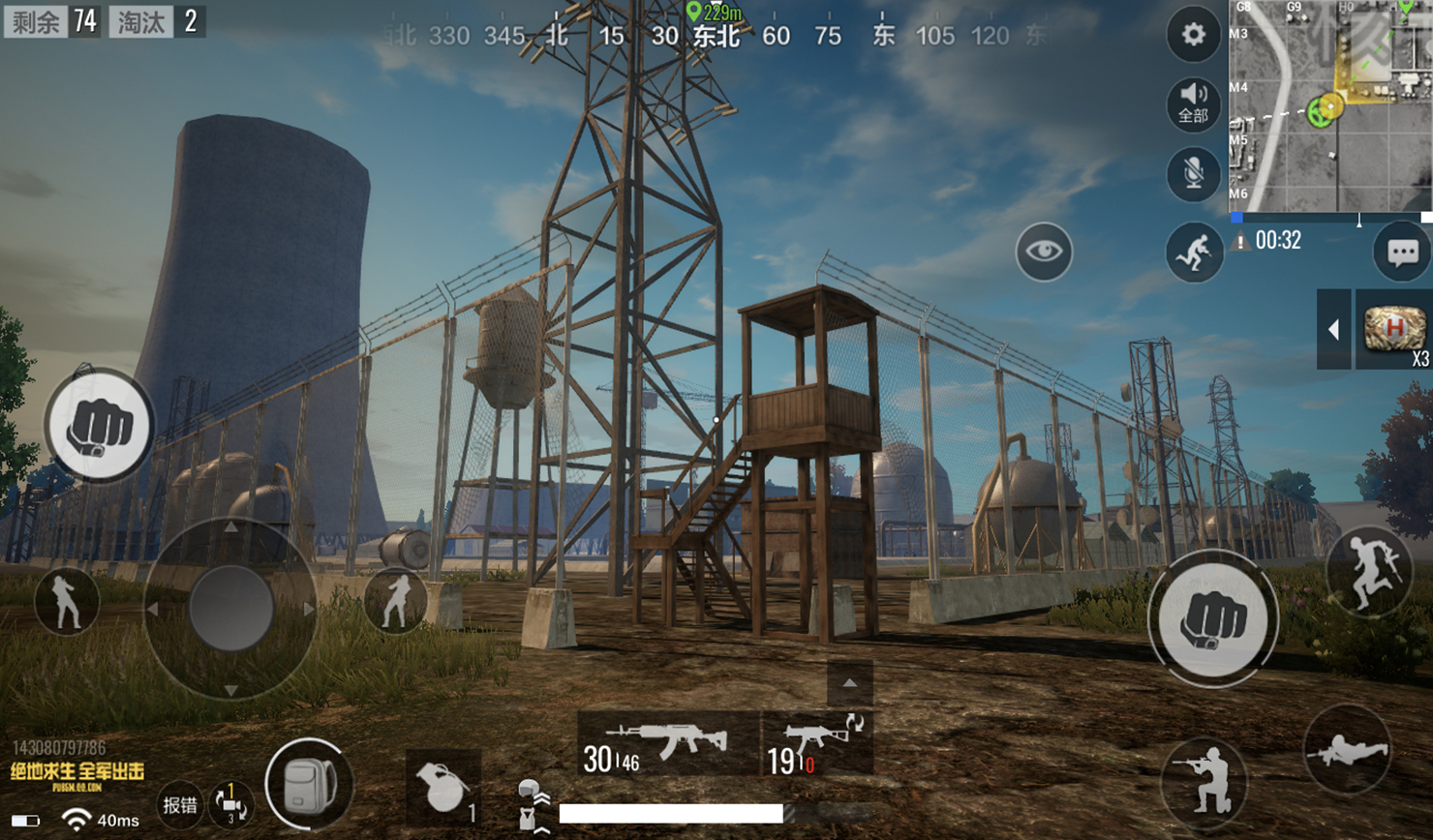
Task: Open the backpack inventory
Action: pyautogui.click(x=309, y=784)
